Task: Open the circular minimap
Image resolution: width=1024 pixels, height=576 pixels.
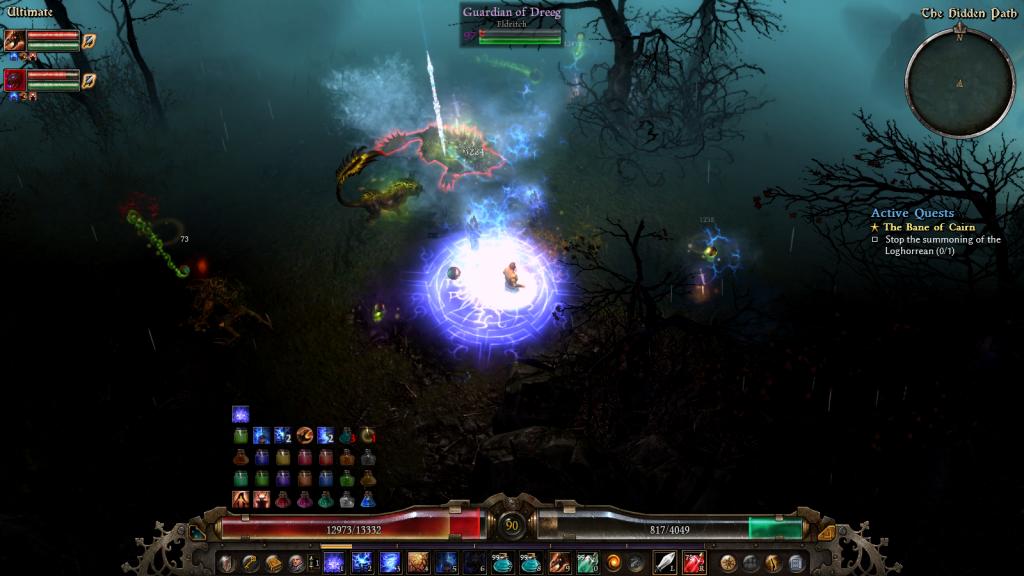Action: [x=958, y=81]
